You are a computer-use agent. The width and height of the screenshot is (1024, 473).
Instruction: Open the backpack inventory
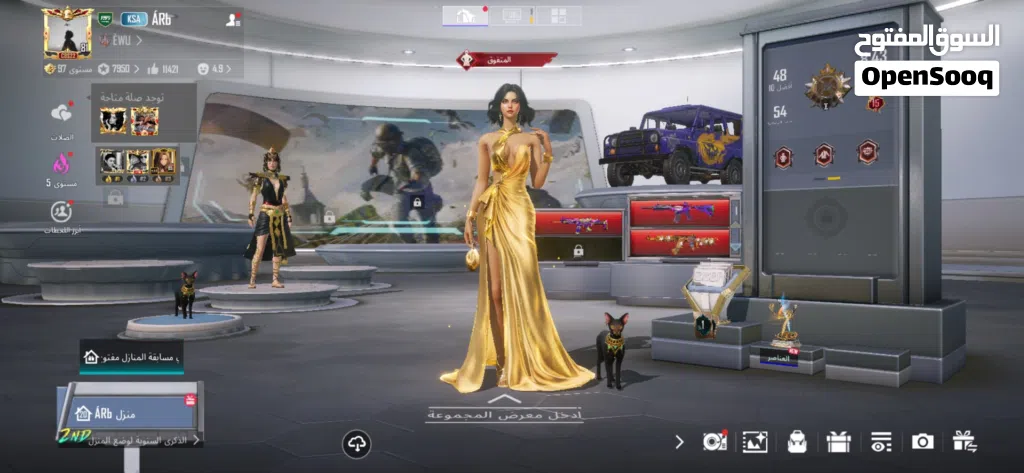click(797, 441)
